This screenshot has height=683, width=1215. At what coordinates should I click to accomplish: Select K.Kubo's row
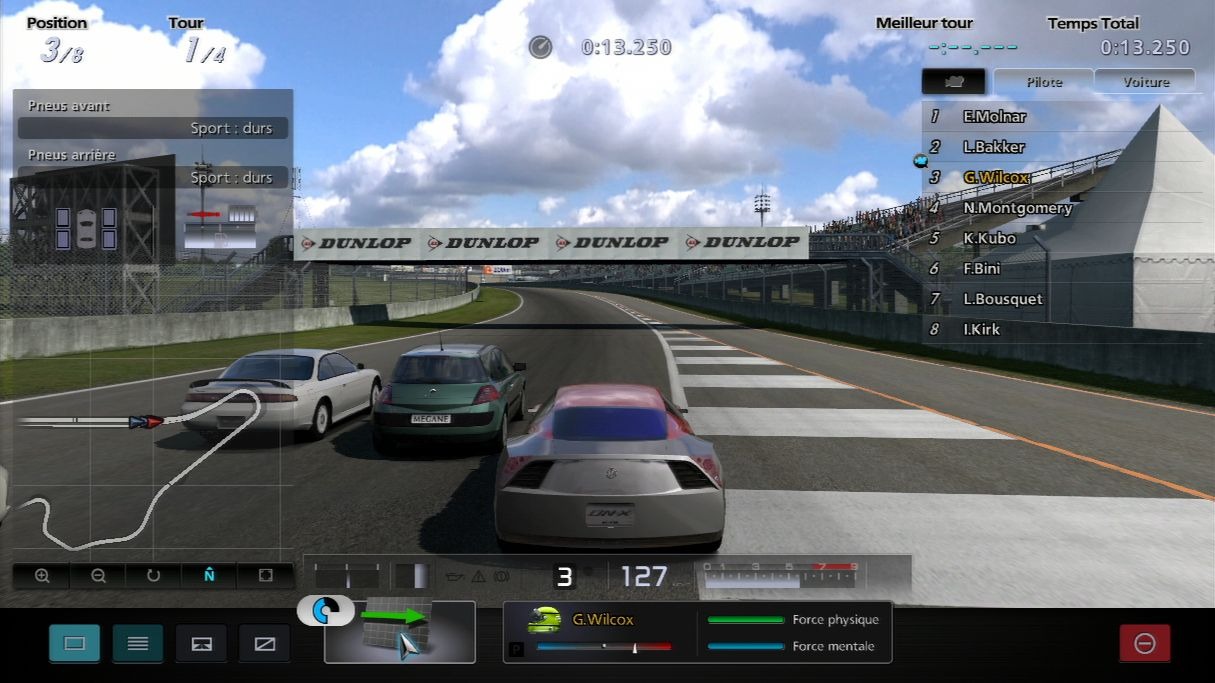pos(989,238)
